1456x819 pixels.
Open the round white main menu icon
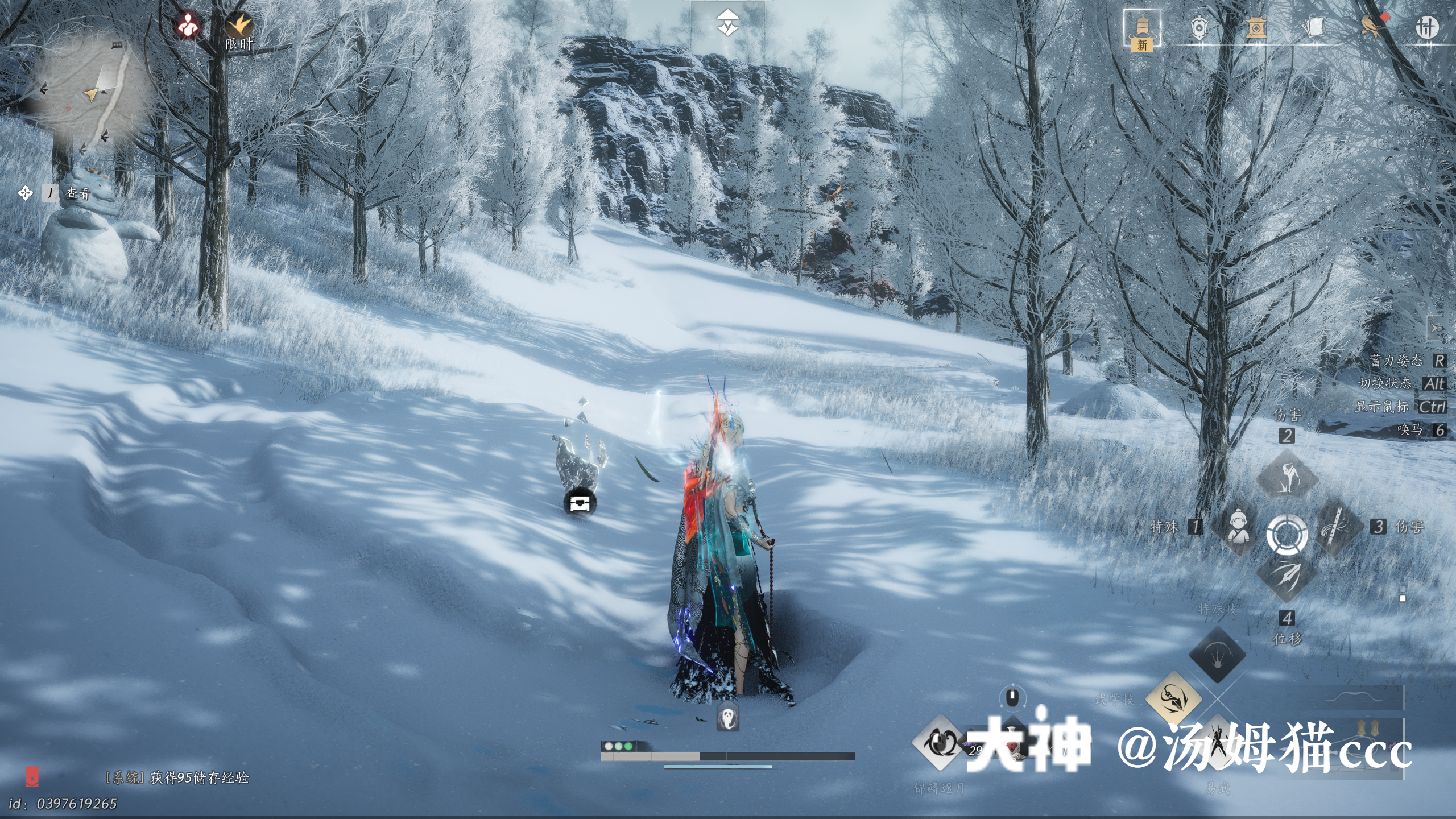(1426, 27)
